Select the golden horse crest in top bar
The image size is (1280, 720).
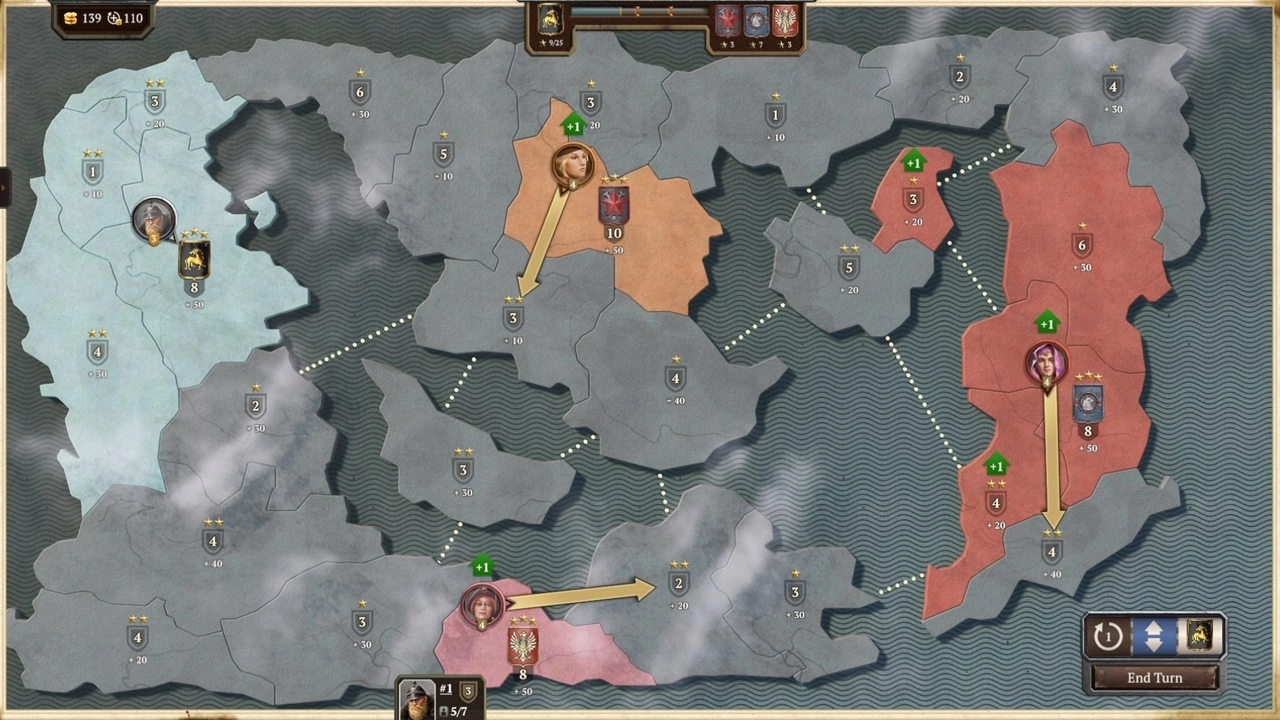[x=549, y=16]
